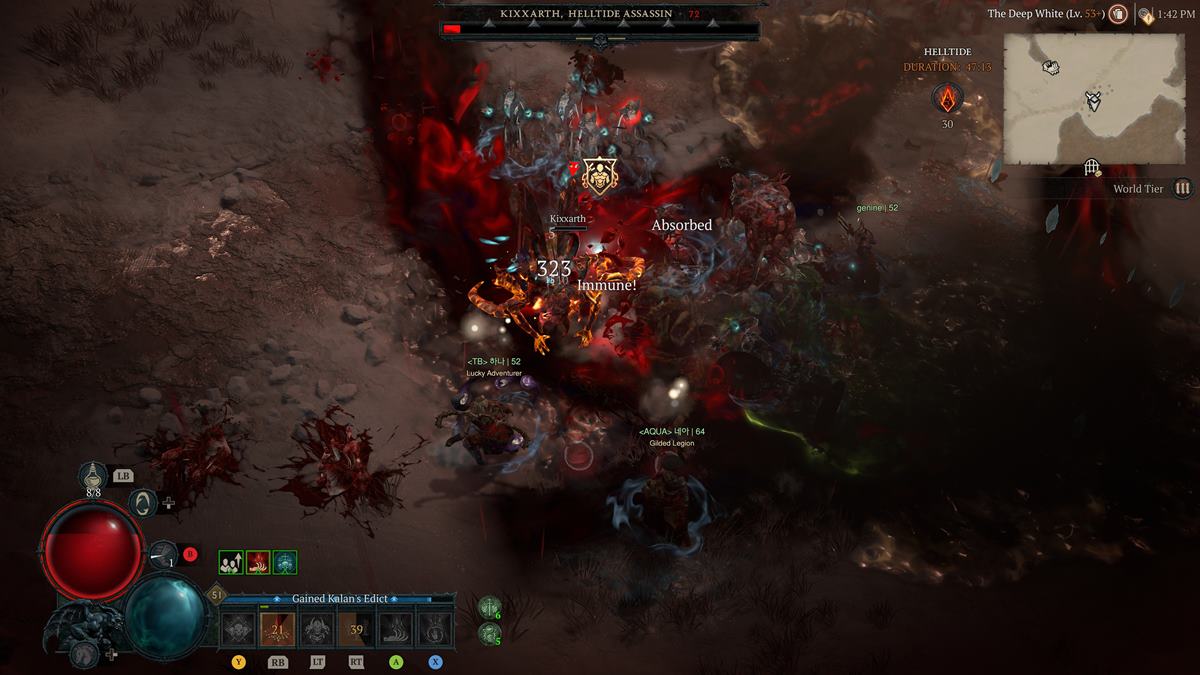This screenshot has width=1200, height=675.
Task: Inspect the blue skull buff icon
Action: (x=285, y=562)
